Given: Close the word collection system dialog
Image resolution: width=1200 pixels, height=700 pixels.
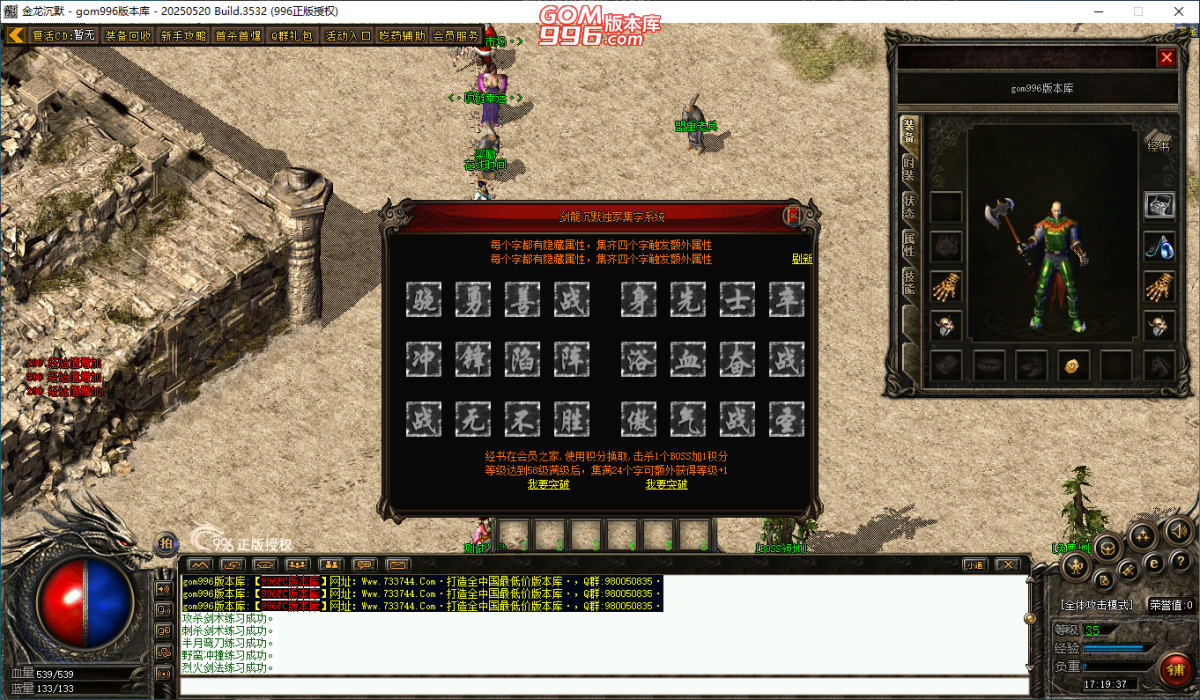Looking at the screenshot, I should click(x=794, y=215).
